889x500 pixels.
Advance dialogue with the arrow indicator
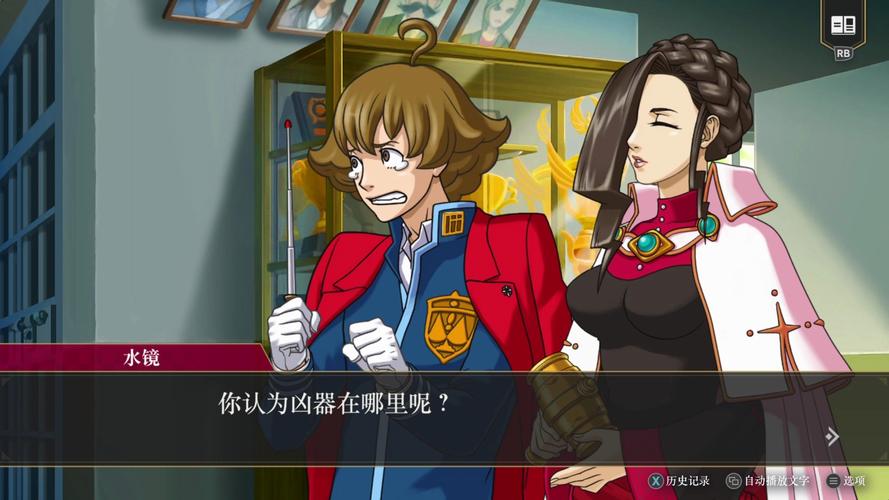[x=831, y=436]
